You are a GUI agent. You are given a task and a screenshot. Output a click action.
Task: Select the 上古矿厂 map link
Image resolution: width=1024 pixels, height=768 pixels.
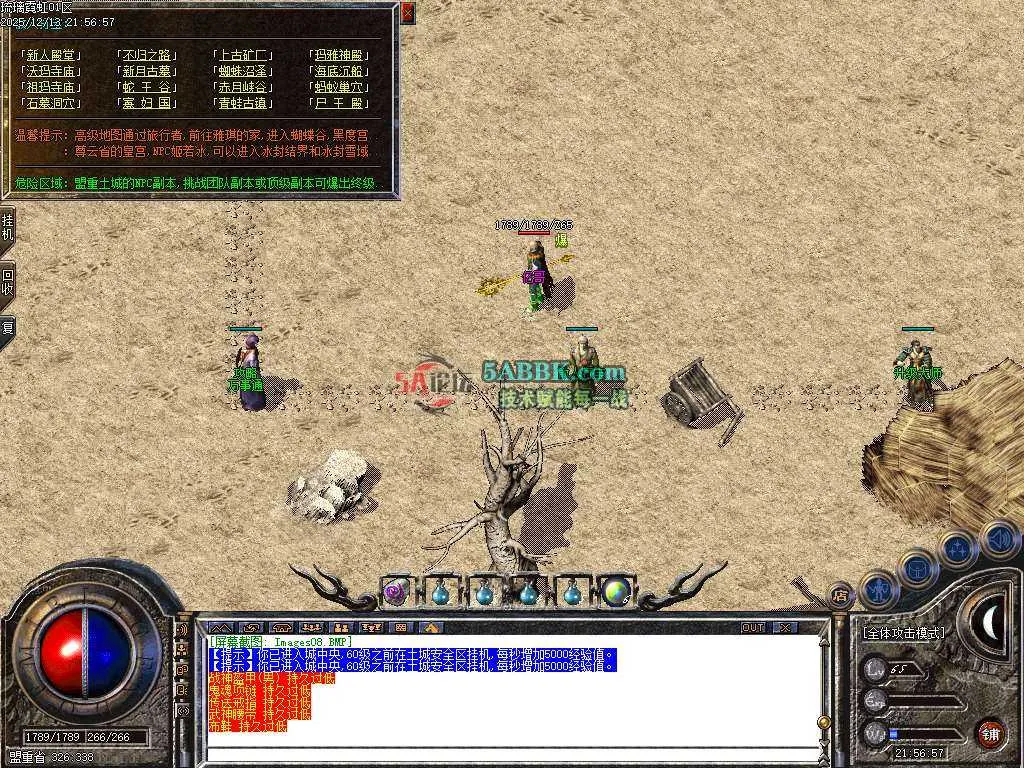(243, 55)
